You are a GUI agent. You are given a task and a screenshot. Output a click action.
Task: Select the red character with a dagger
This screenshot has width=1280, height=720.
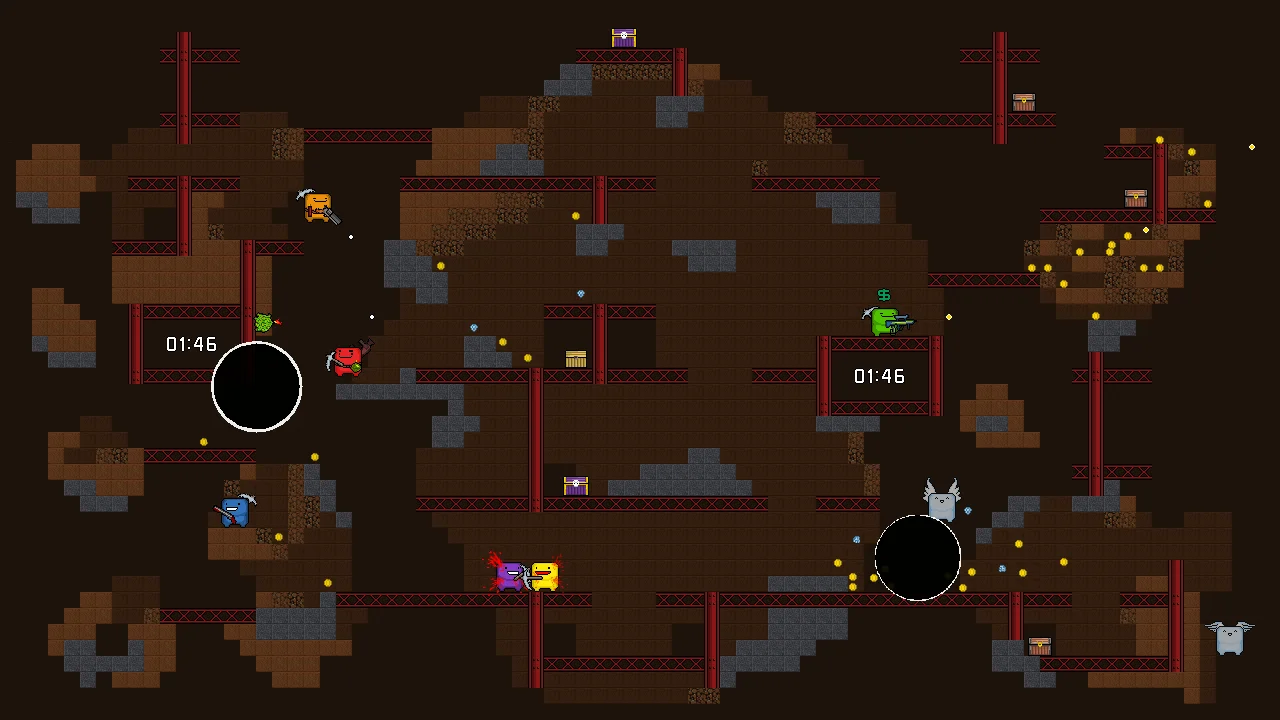pyautogui.click(x=347, y=360)
